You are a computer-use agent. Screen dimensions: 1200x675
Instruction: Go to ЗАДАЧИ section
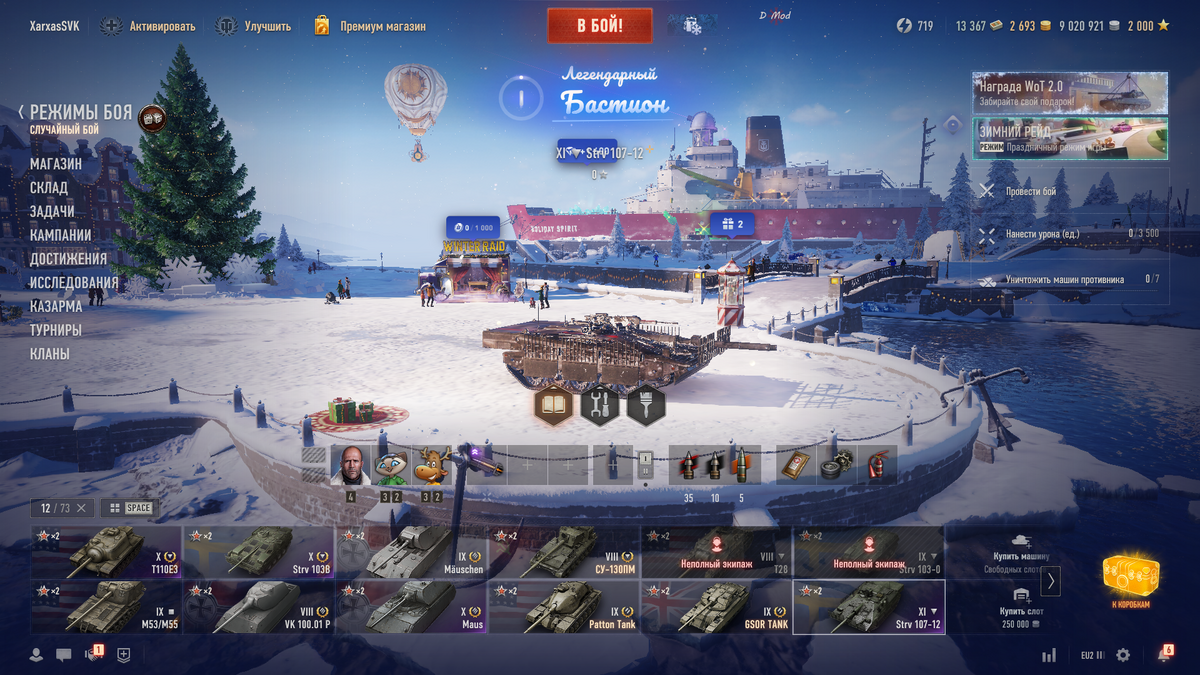point(52,211)
